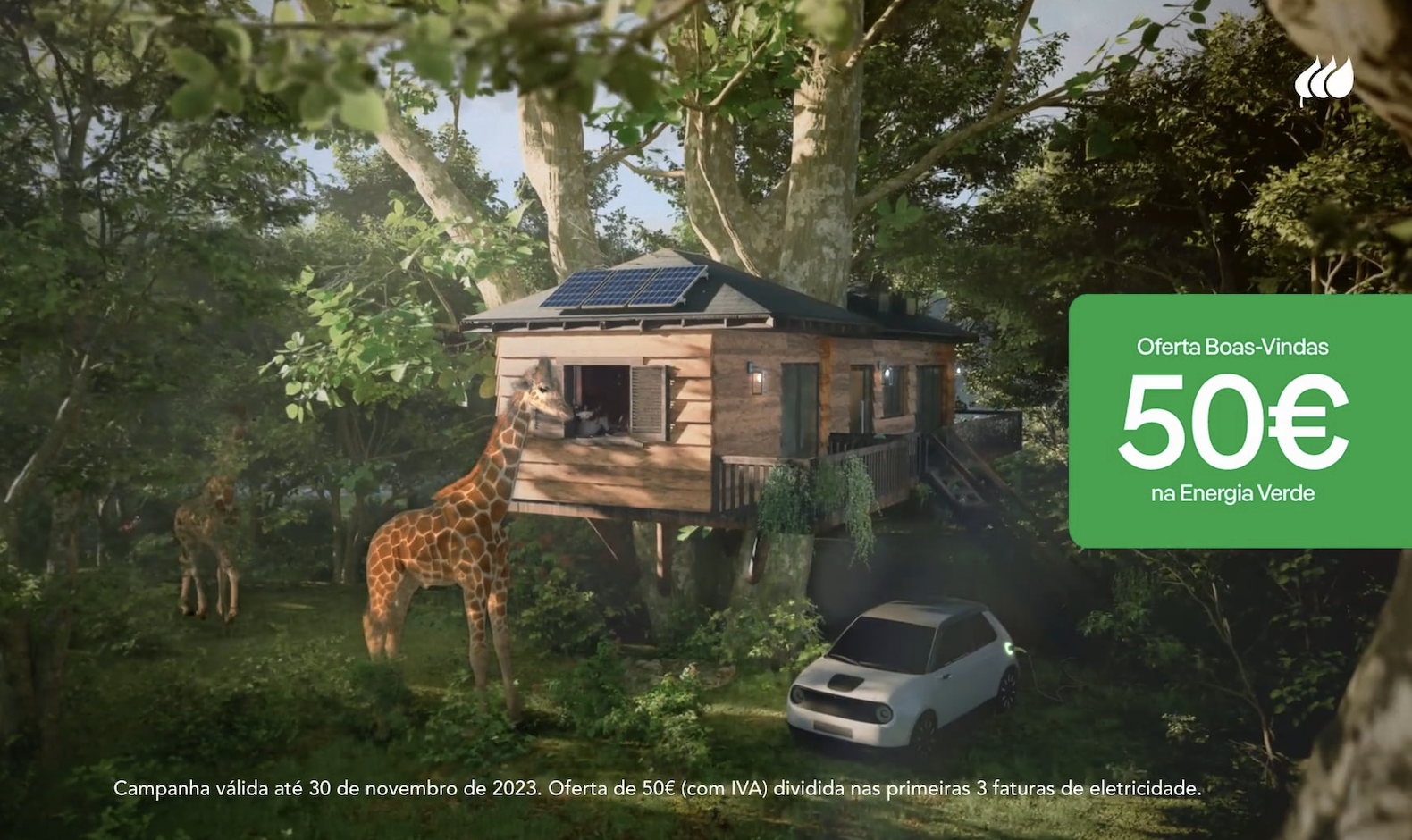This screenshot has width=1412, height=840.
Task: Click the white leaf logo
Action: 1324,80
